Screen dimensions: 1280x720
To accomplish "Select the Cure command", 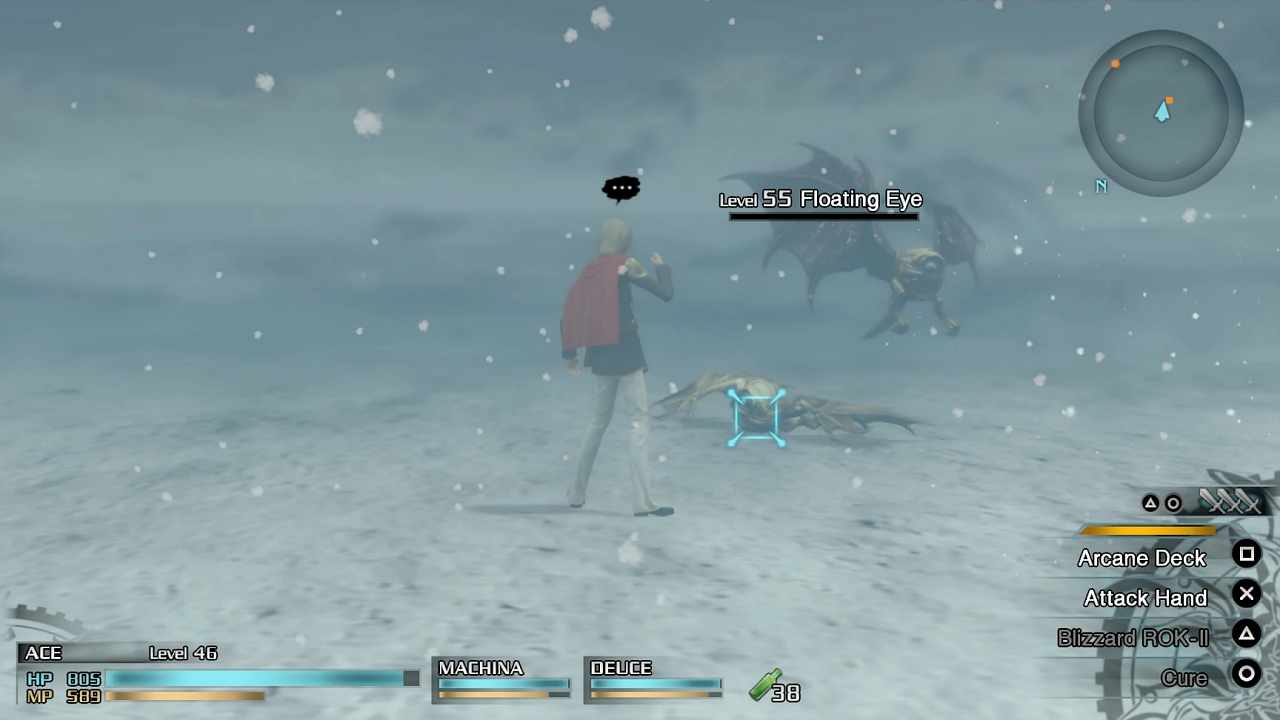I will (1184, 677).
